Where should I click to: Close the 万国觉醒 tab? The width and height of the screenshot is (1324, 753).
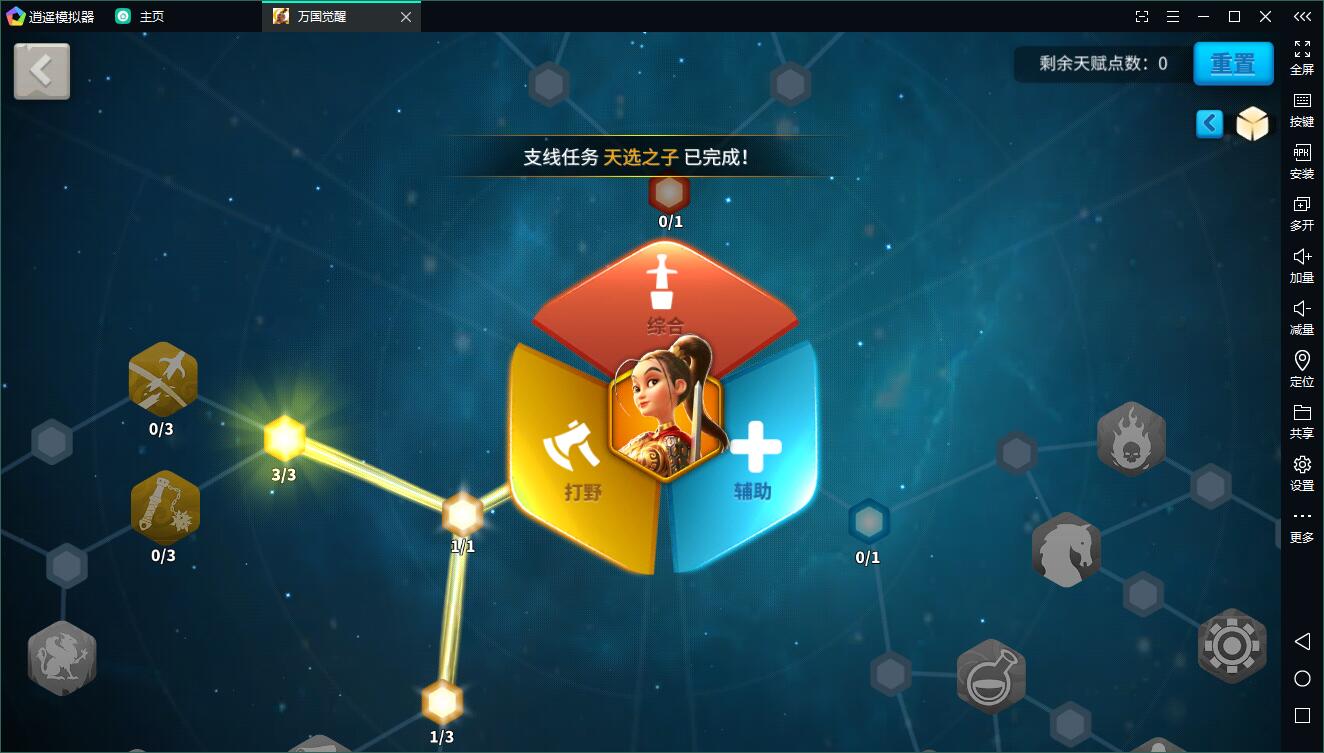pos(405,17)
